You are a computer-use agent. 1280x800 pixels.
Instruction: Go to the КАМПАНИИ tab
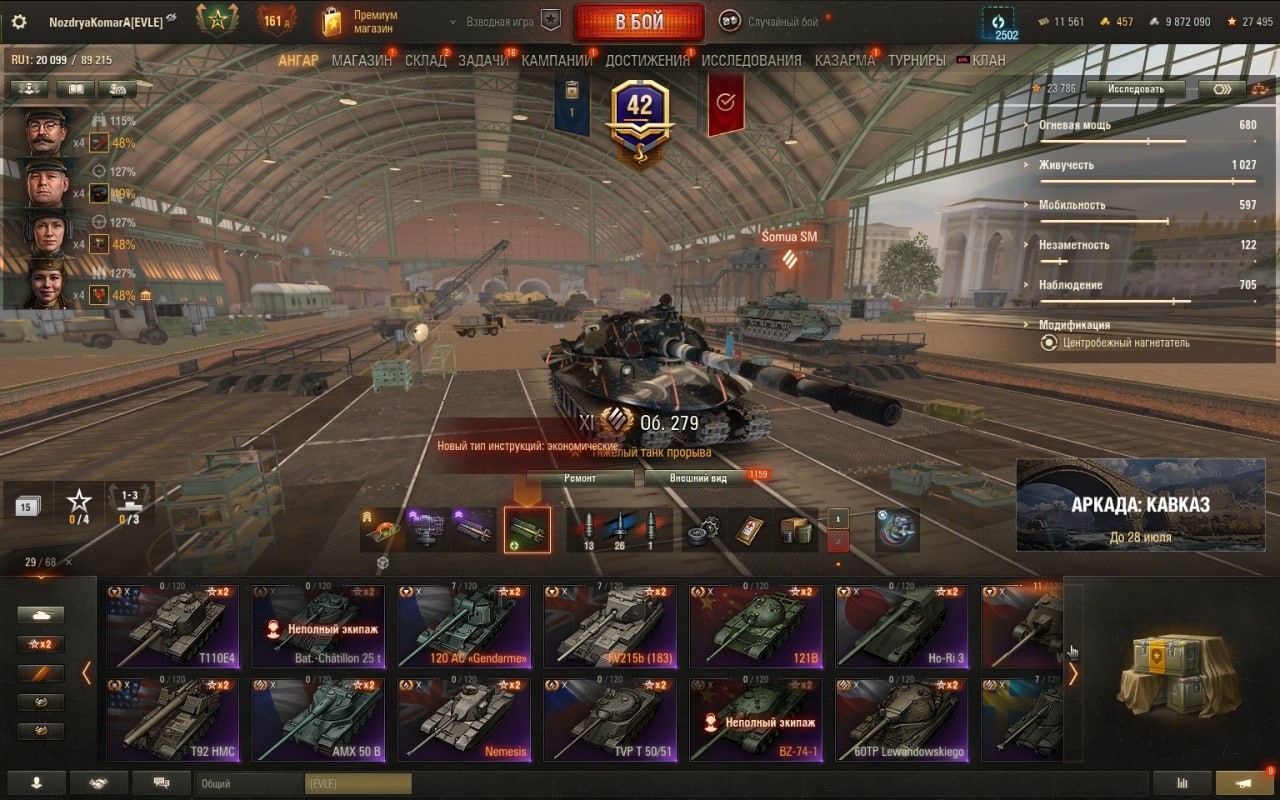[557, 60]
